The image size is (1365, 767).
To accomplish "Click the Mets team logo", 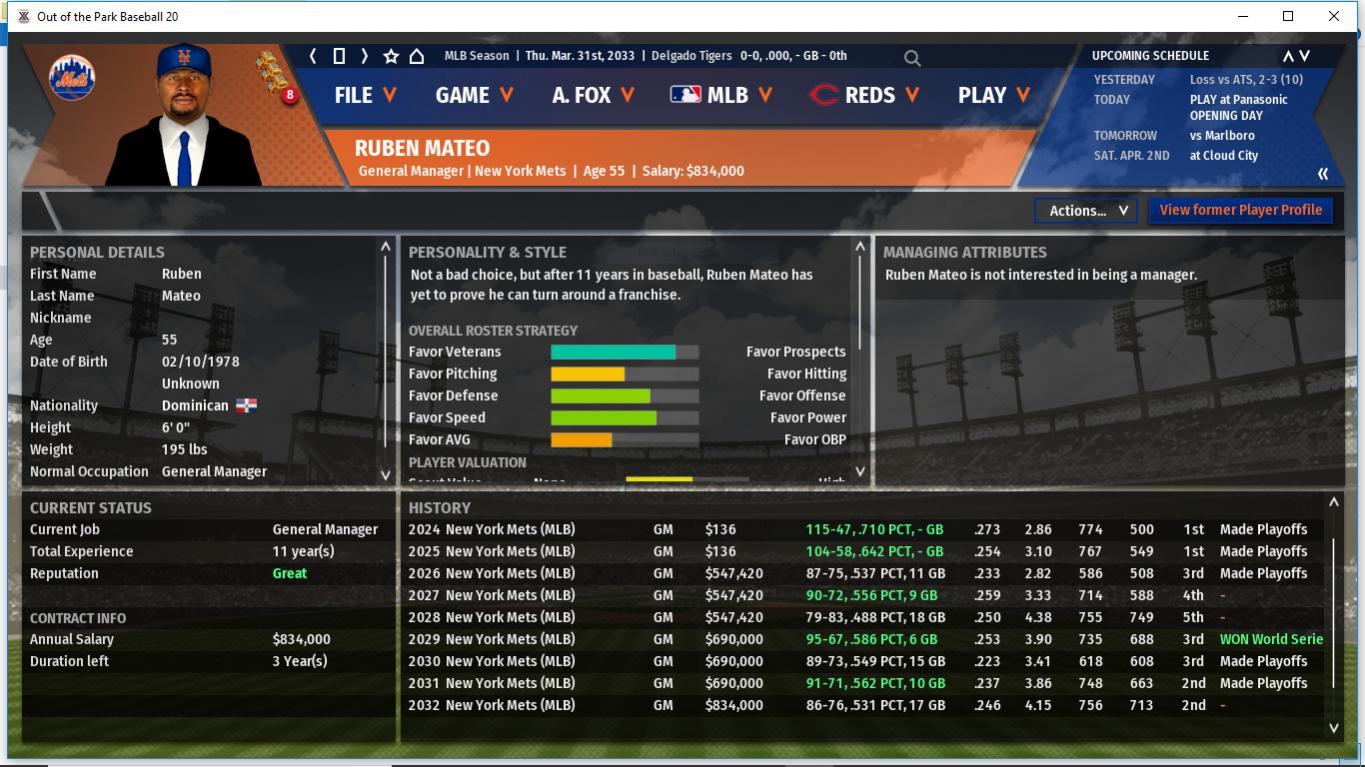I will pyautogui.click(x=72, y=77).
